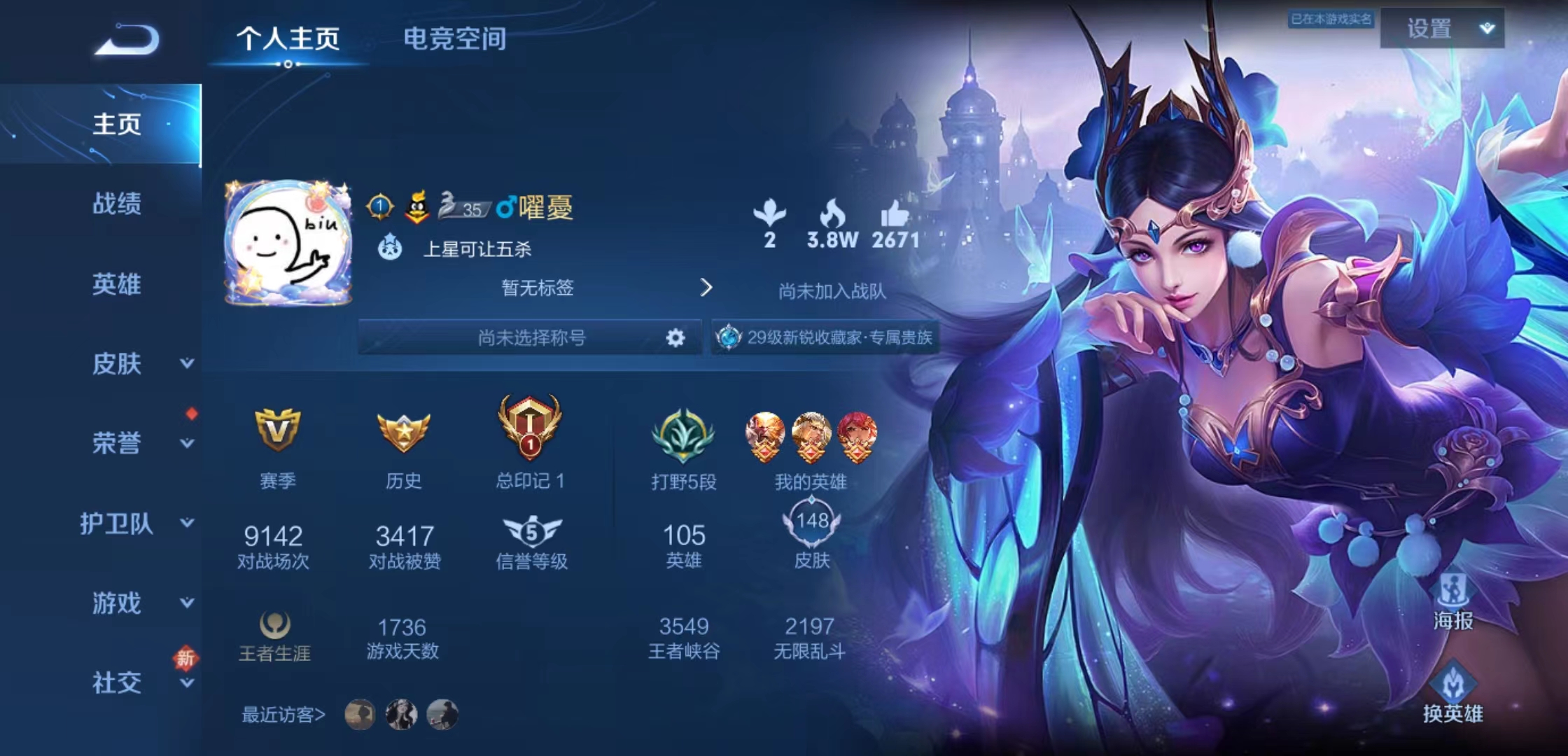View the 历史 history rank badge
Viewport: 1568px width, 756px height.
pyautogui.click(x=404, y=430)
